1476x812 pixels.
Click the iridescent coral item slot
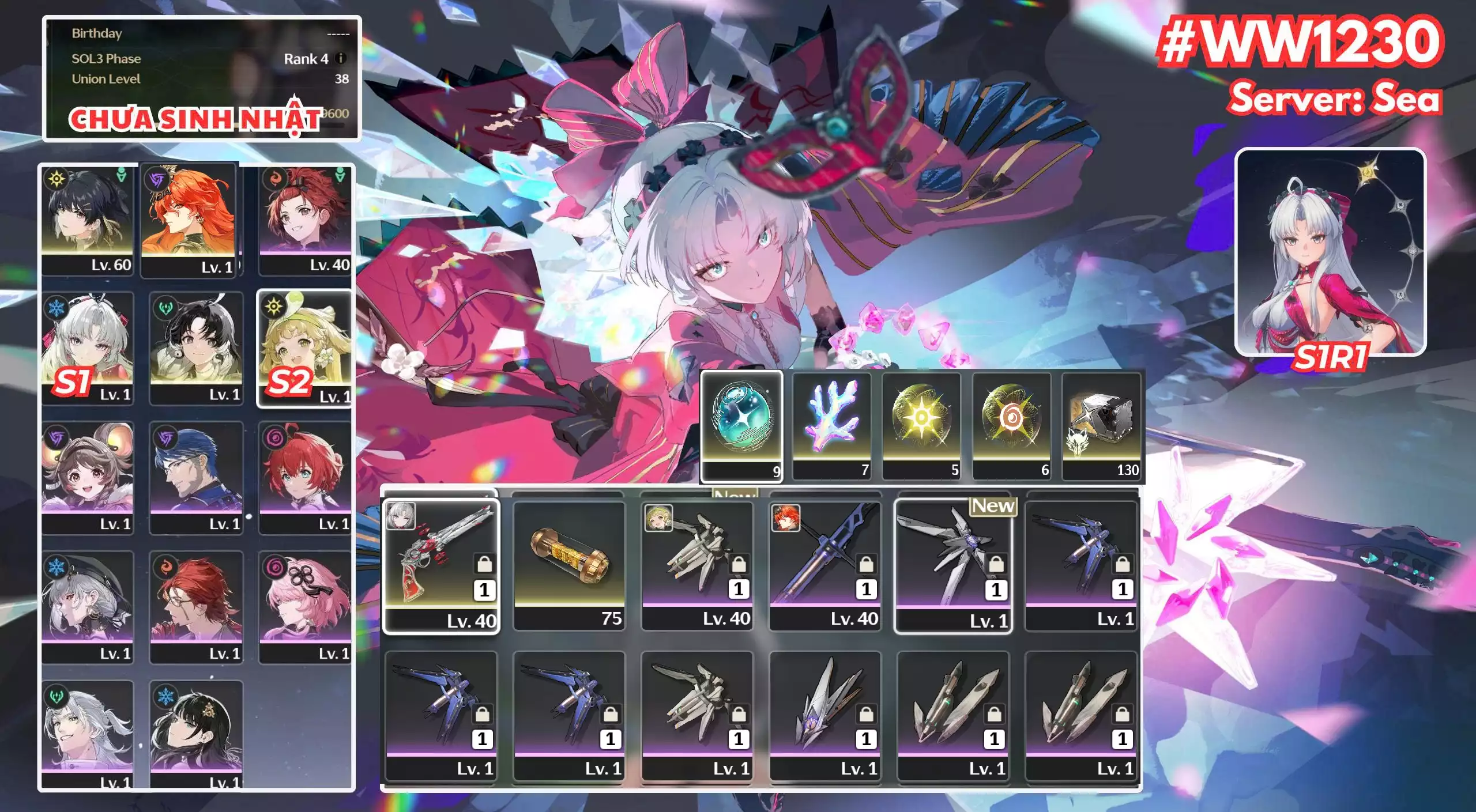(x=831, y=425)
